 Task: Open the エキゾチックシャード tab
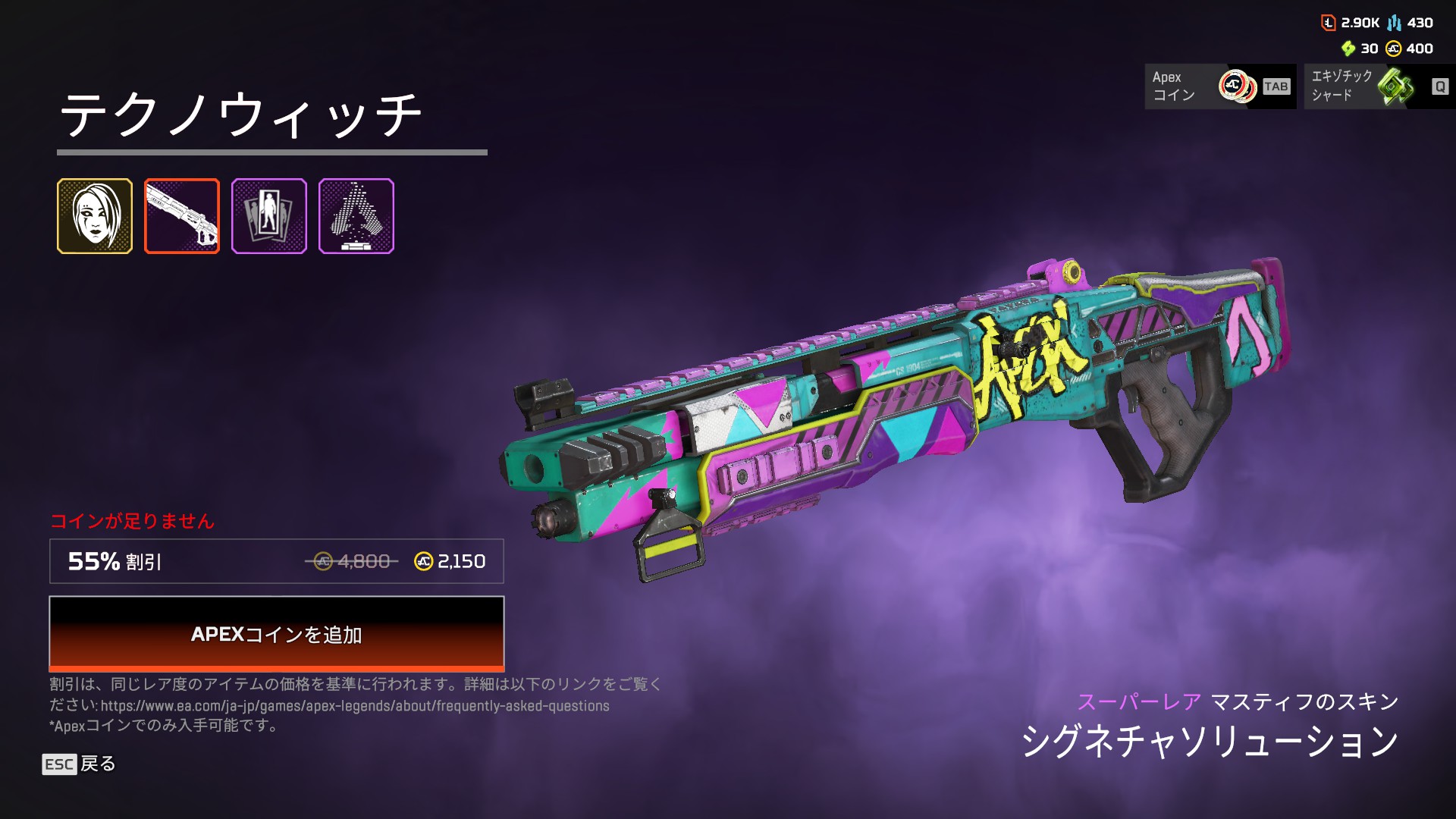click(1379, 86)
